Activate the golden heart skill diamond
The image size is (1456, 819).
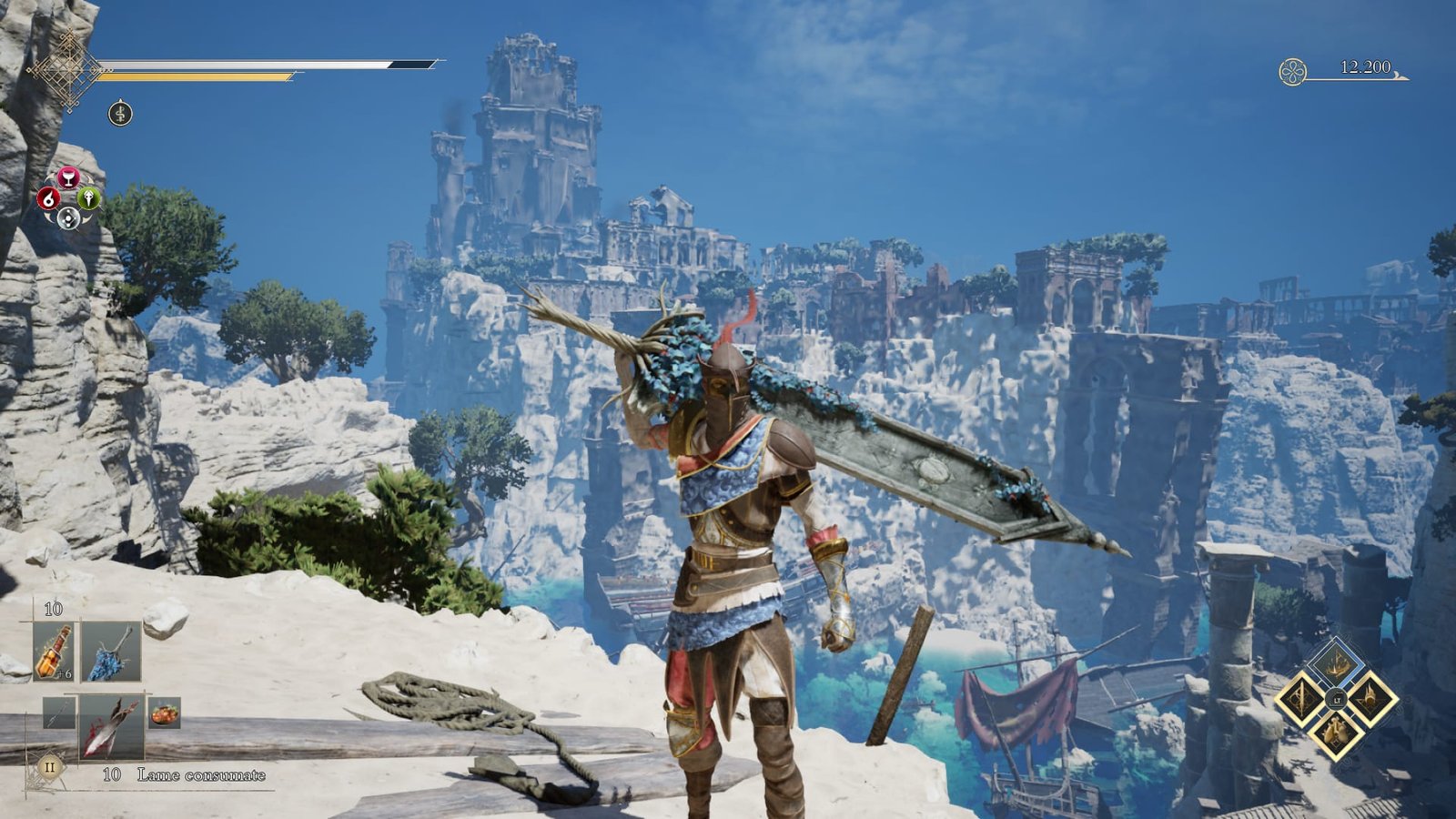click(1336, 732)
